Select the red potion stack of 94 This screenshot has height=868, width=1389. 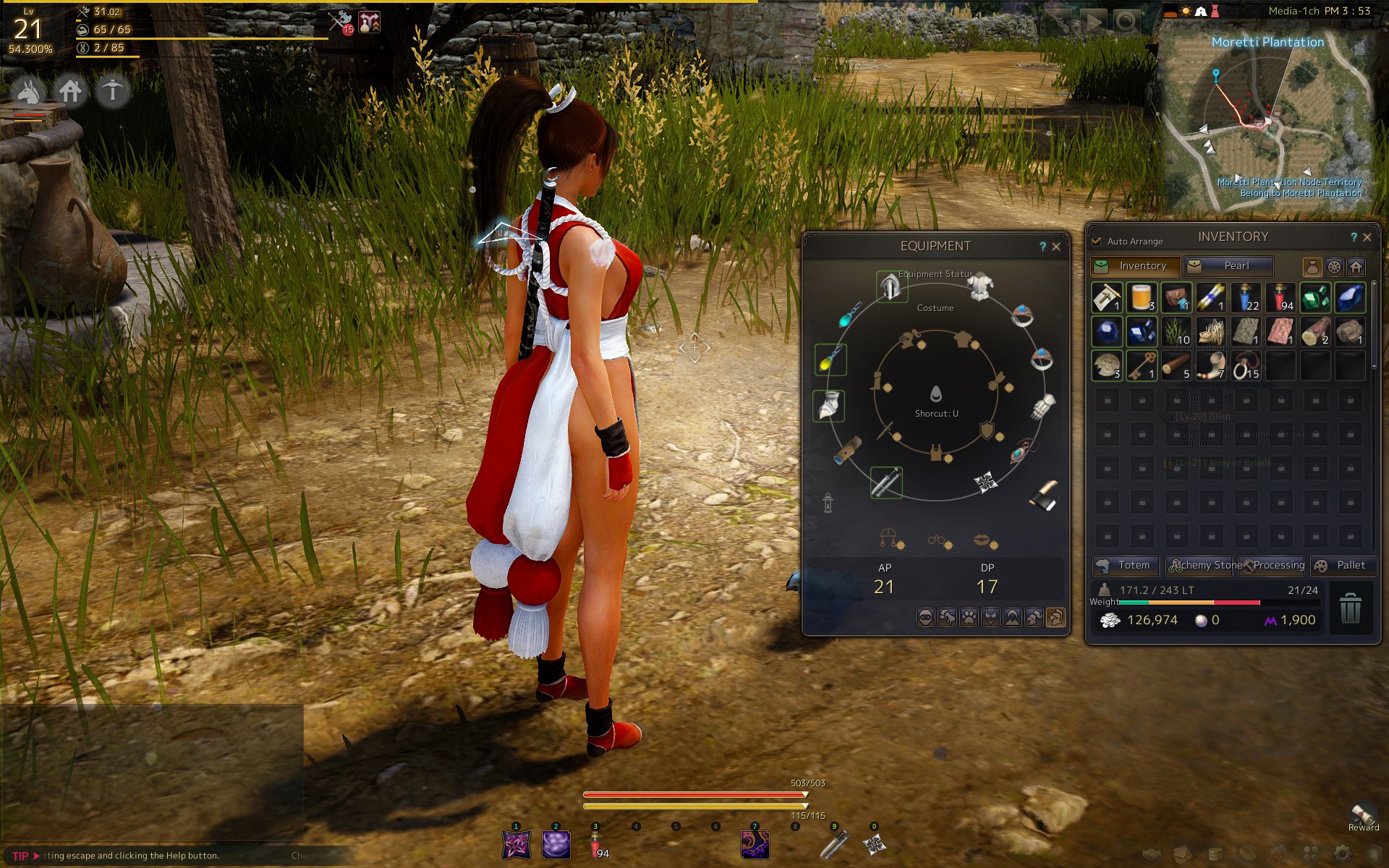click(1280, 297)
